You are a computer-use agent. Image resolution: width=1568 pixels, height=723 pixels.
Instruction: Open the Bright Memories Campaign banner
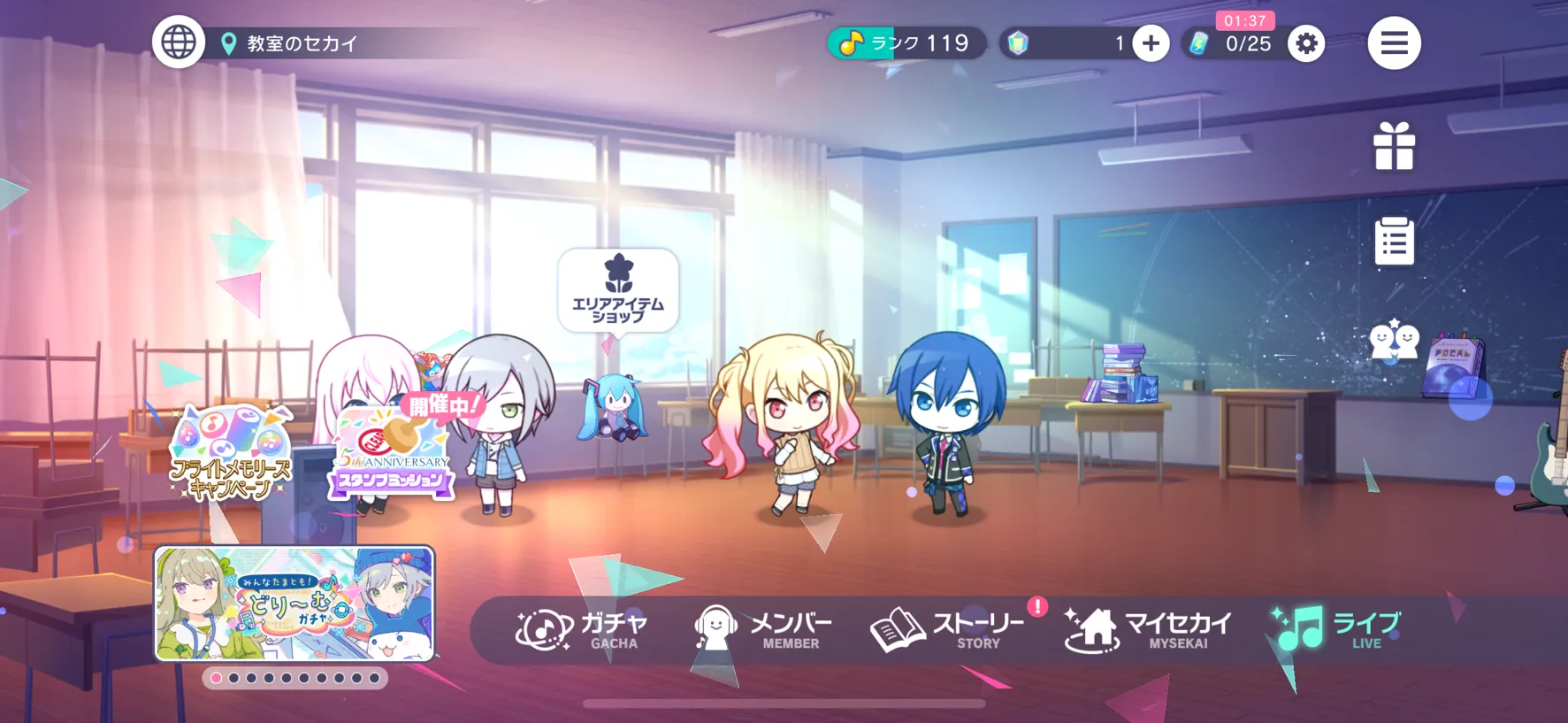point(231,453)
